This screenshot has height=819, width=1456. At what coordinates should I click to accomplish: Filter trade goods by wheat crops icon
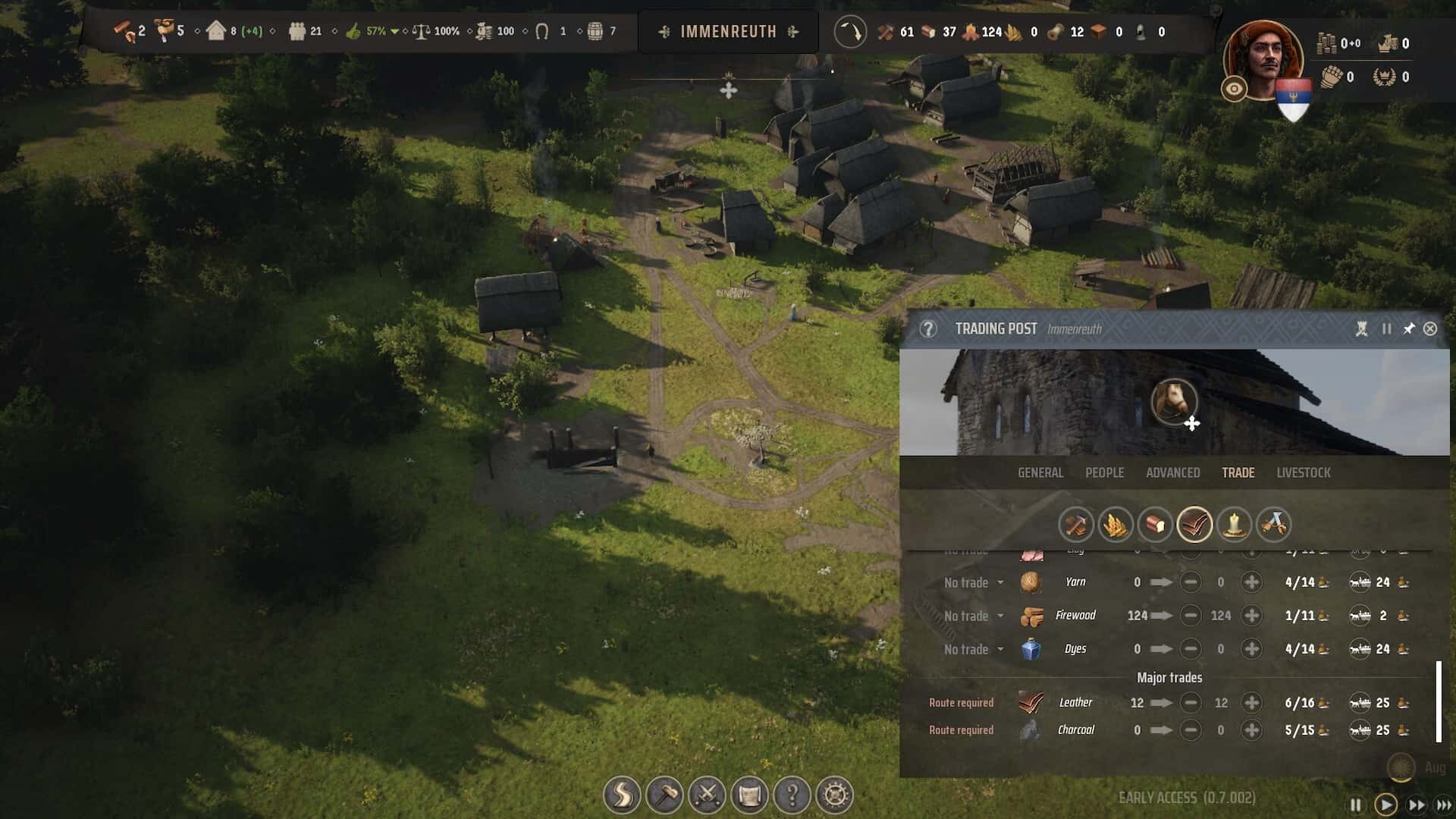(1115, 524)
